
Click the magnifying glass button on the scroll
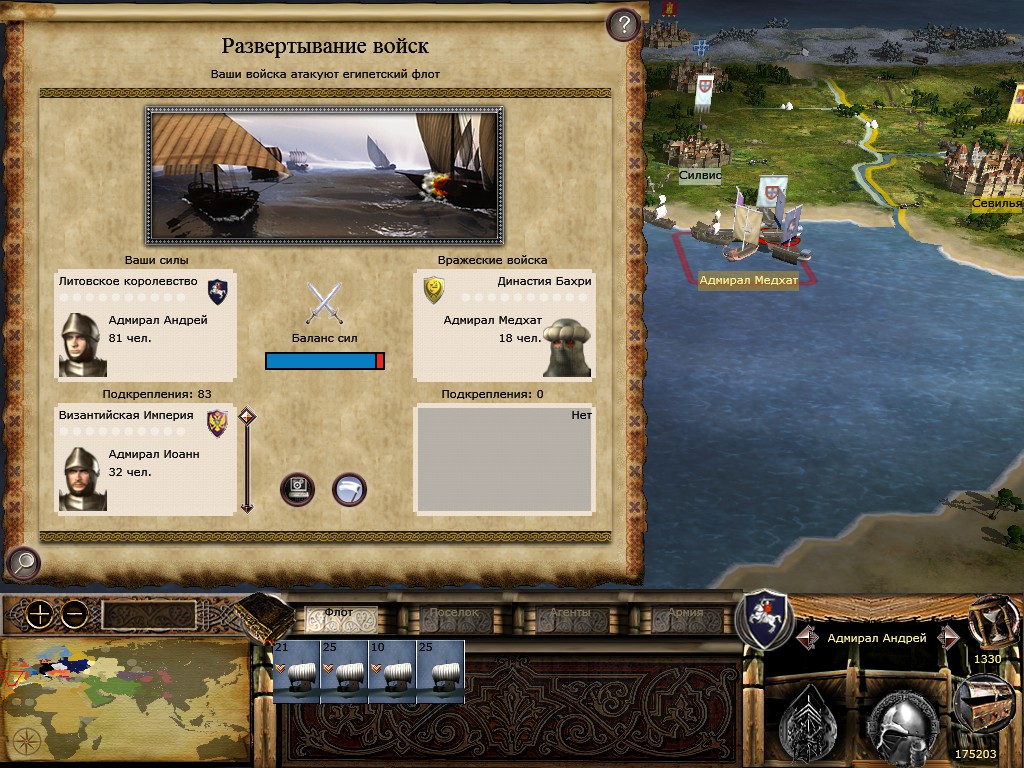(22, 564)
